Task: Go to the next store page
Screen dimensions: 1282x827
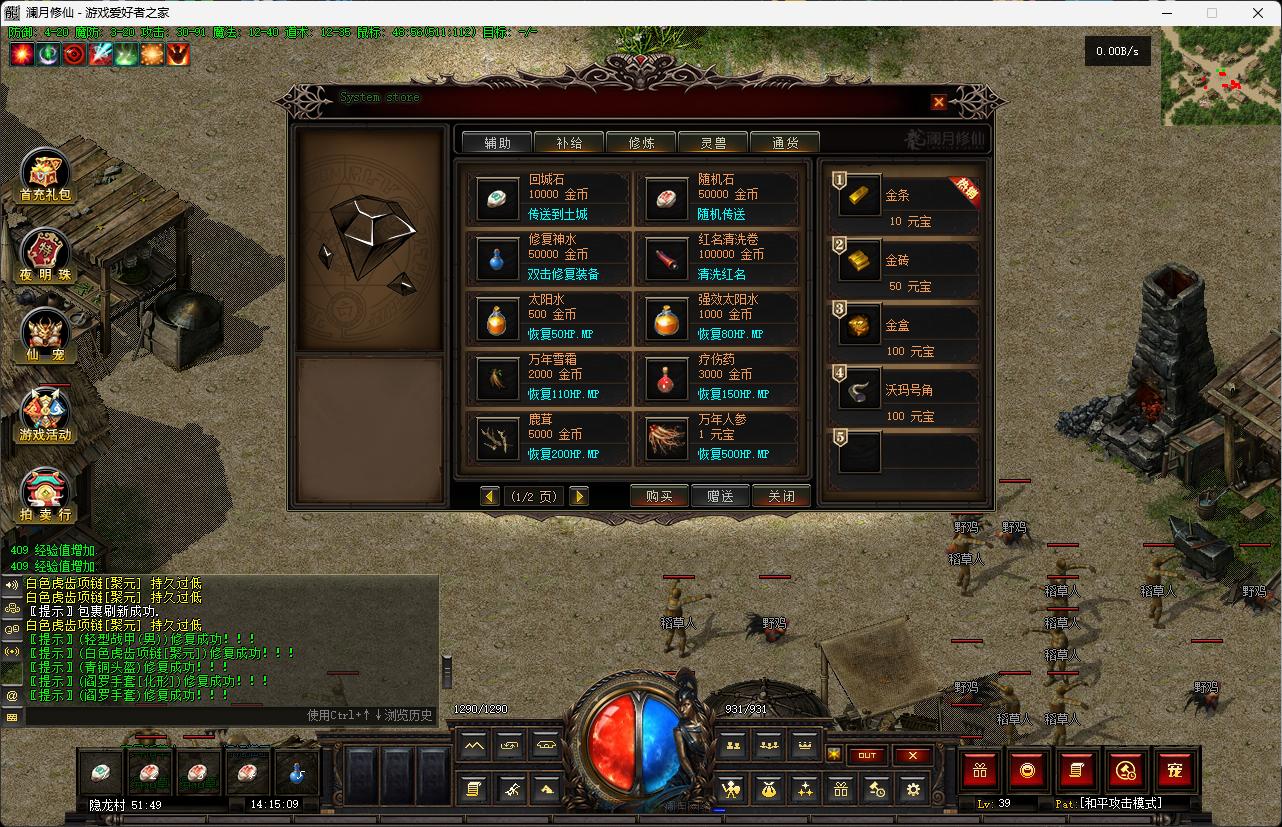Action: pos(579,496)
